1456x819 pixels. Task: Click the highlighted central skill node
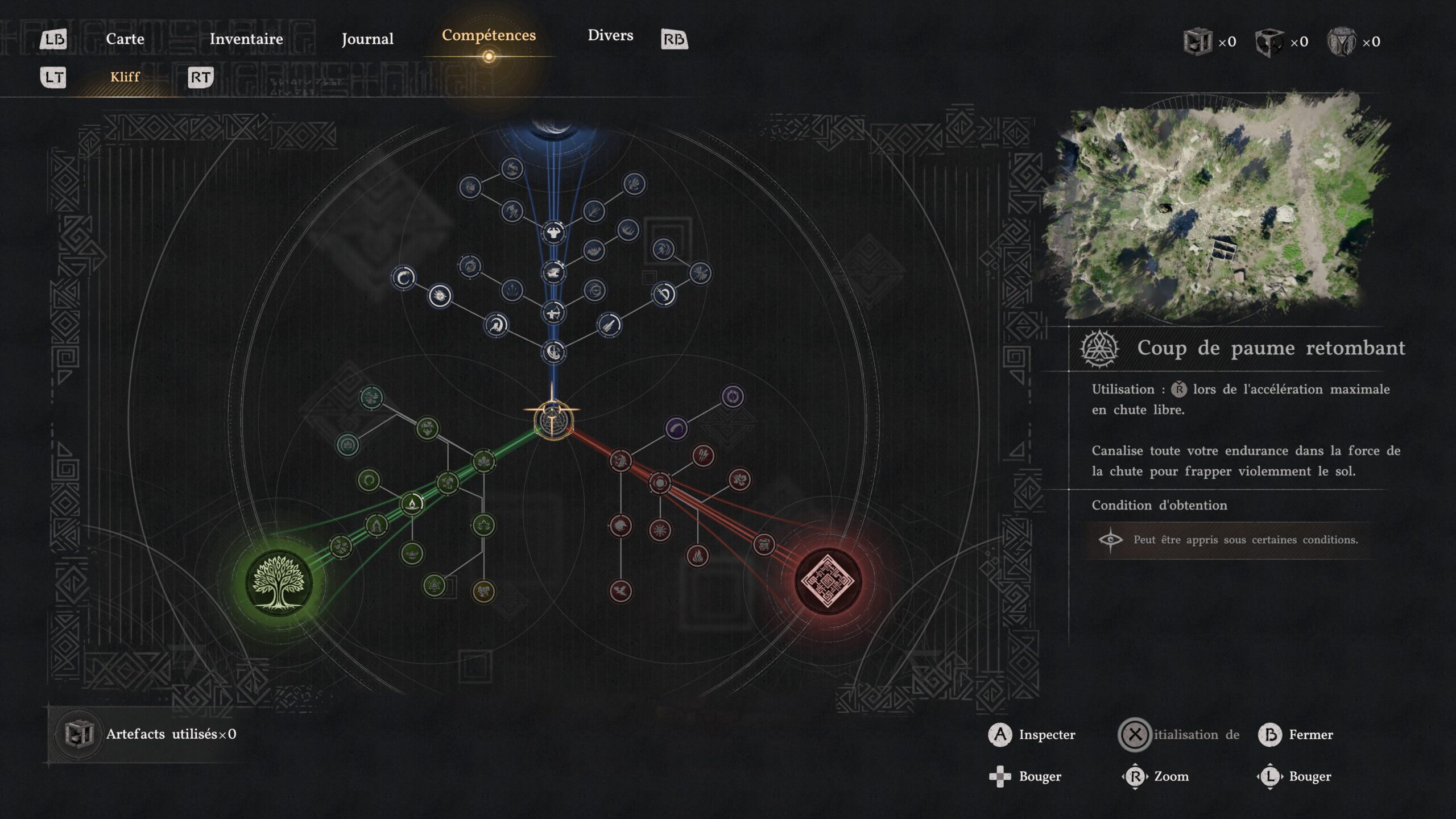tap(553, 421)
